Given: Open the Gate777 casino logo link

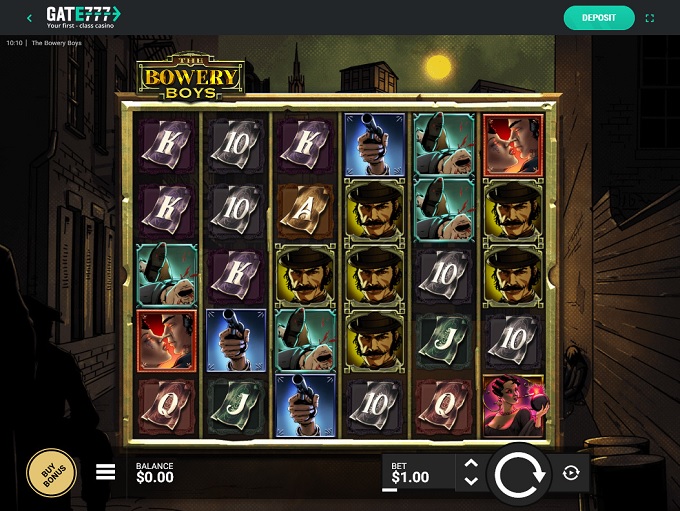Looking at the screenshot, I should coord(82,16).
